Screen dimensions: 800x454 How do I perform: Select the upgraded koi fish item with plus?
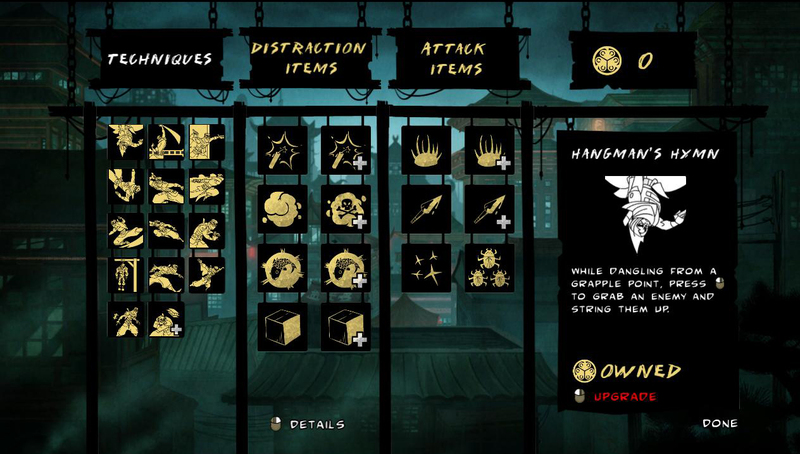(x=345, y=268)
